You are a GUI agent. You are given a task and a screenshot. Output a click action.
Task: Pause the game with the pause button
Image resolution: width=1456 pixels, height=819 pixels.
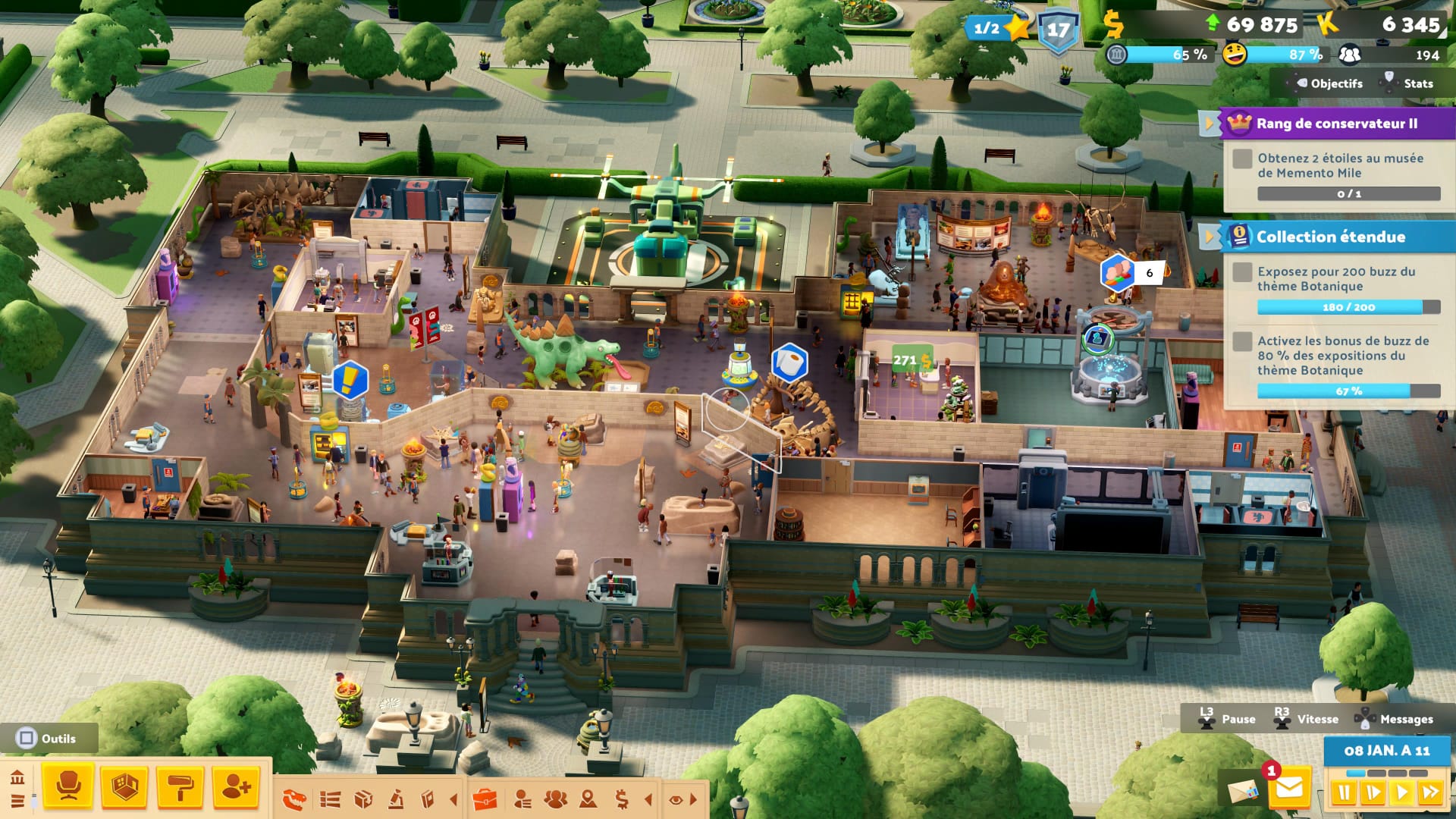click(1344, 793)
